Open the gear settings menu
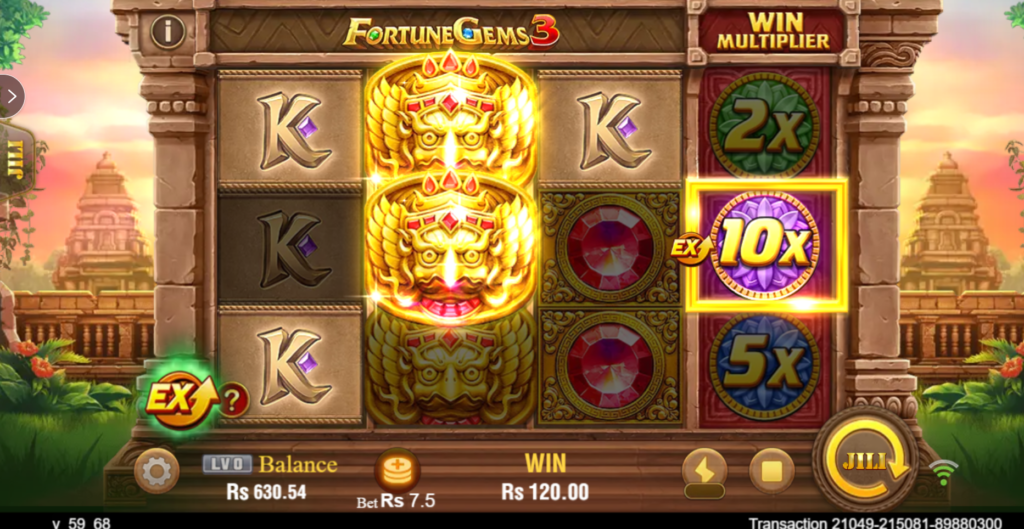The width and height of the screenshot is (1024, 529). pyautogui.click(x=156, y=470)
